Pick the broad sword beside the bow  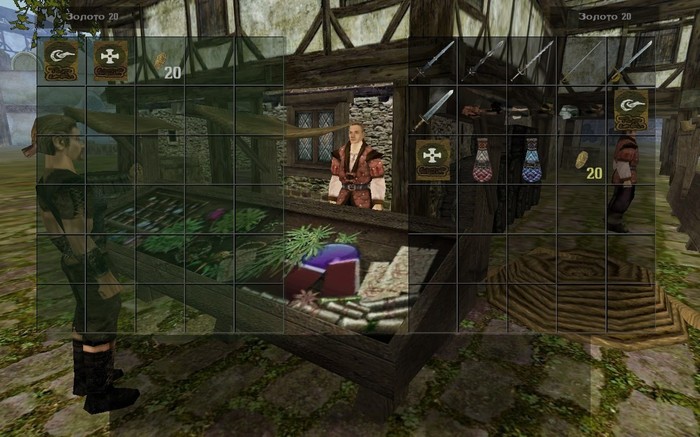[x=433, y=110]
